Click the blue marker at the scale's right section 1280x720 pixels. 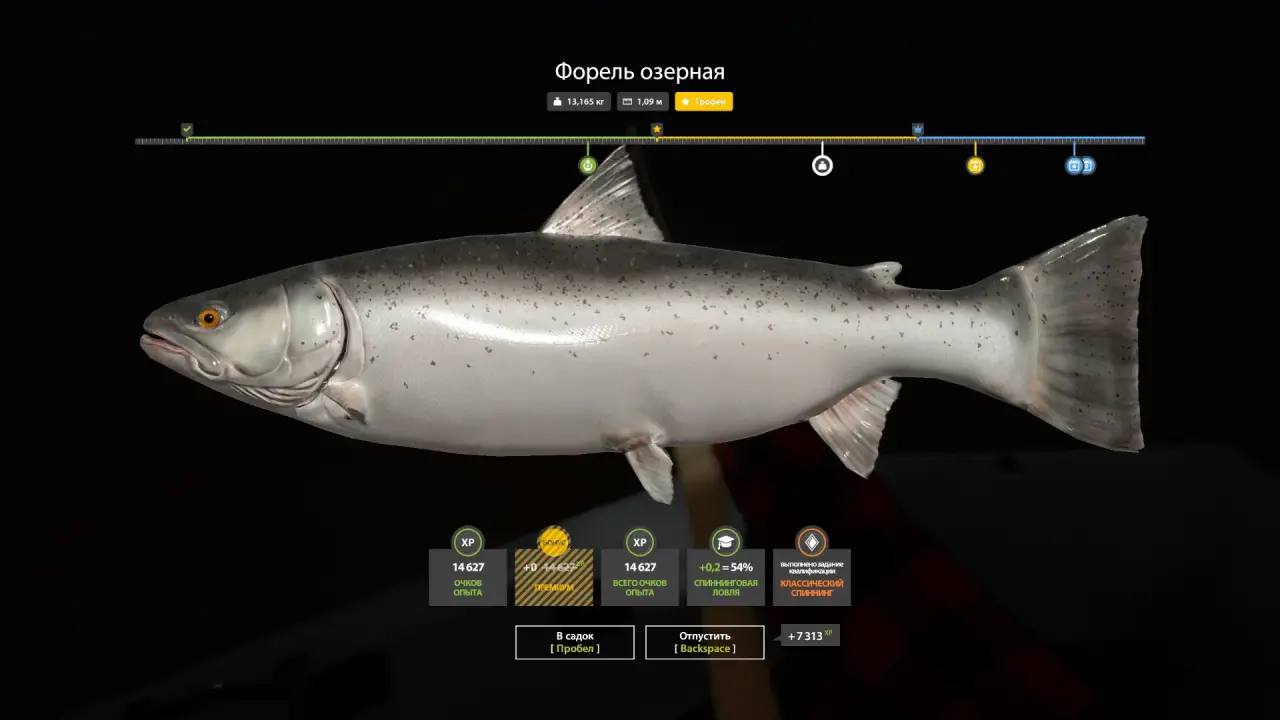tap(916, 129)
